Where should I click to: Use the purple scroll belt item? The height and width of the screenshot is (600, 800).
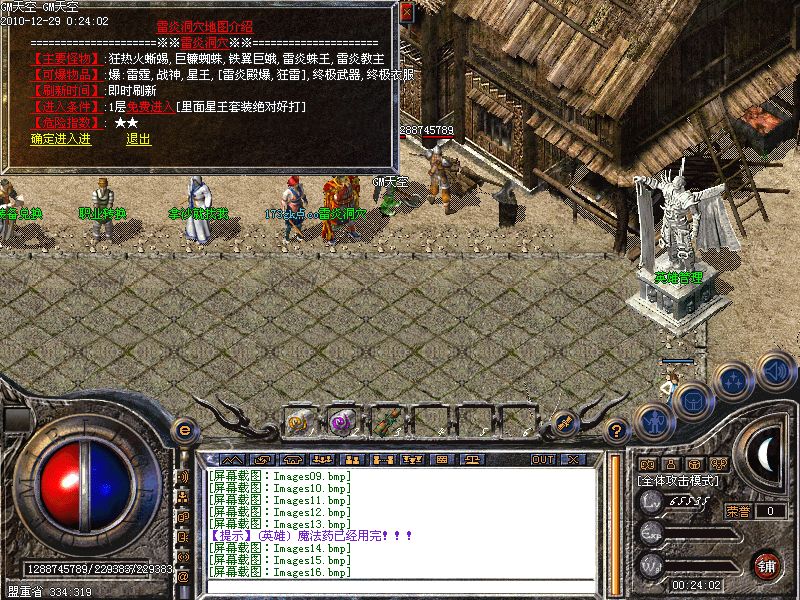point(340,422)
